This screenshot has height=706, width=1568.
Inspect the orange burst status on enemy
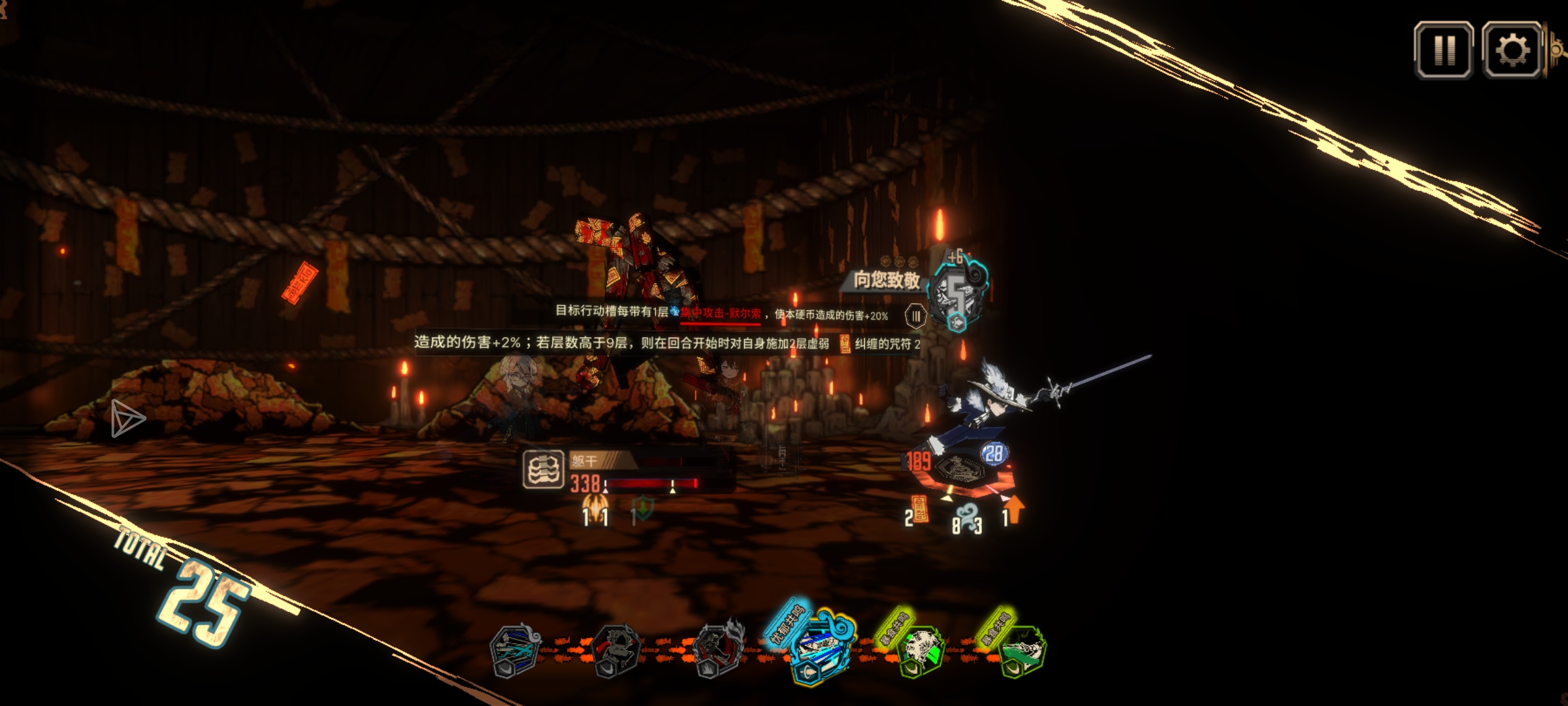coord(595,506)
